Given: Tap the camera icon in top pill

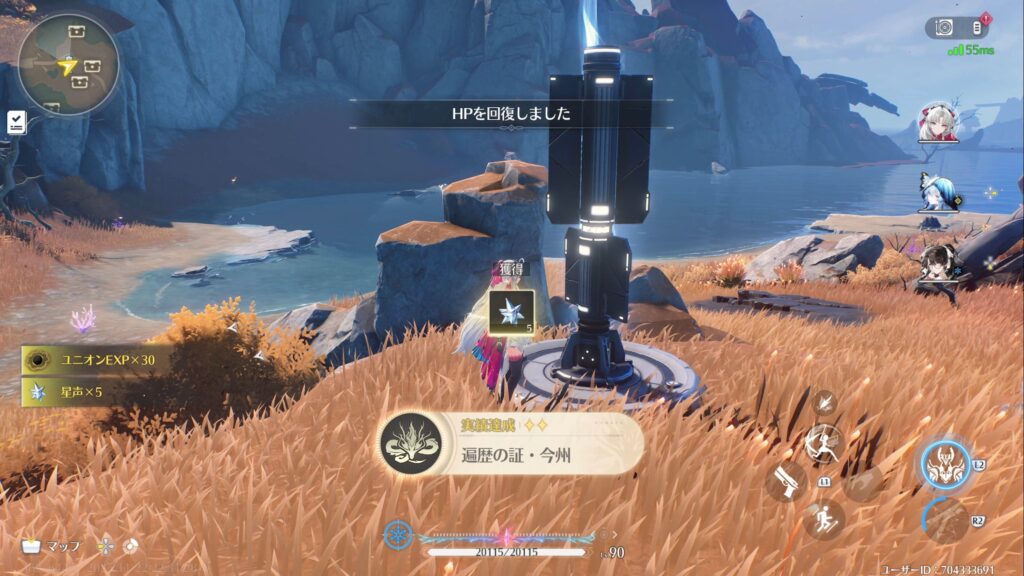Looking at the screenshot, I should tap(944, 28).
